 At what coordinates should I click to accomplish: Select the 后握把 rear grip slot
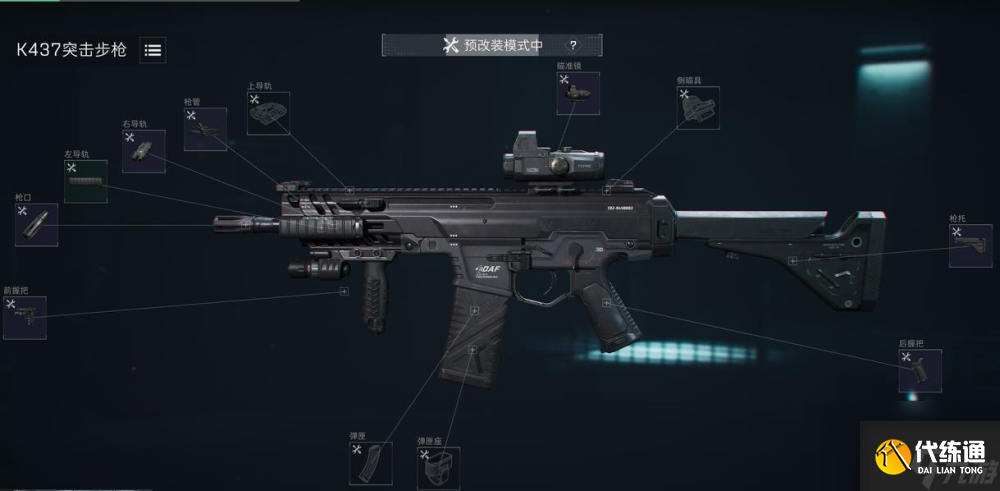[919, 370]
